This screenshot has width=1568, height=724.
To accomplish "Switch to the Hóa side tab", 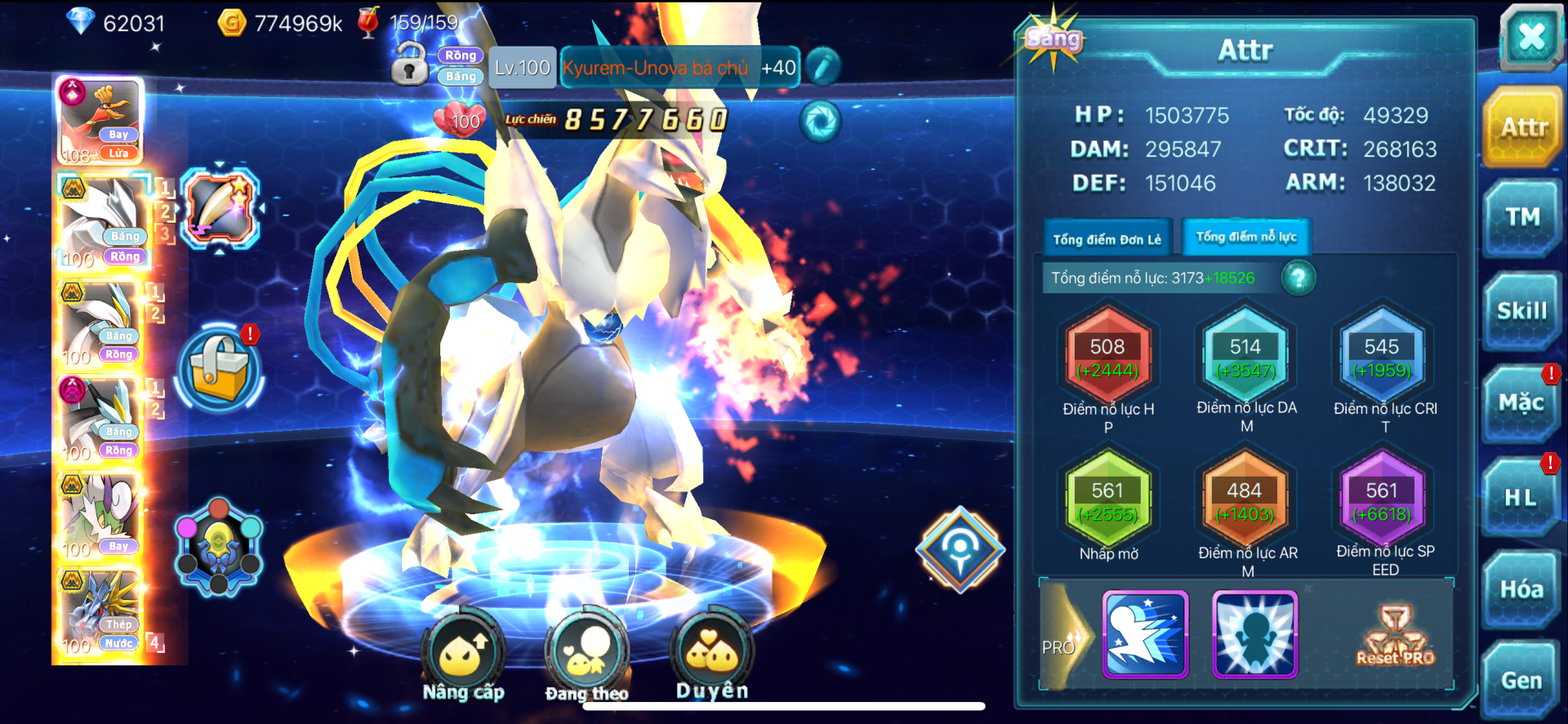I will click(1521, 589).
